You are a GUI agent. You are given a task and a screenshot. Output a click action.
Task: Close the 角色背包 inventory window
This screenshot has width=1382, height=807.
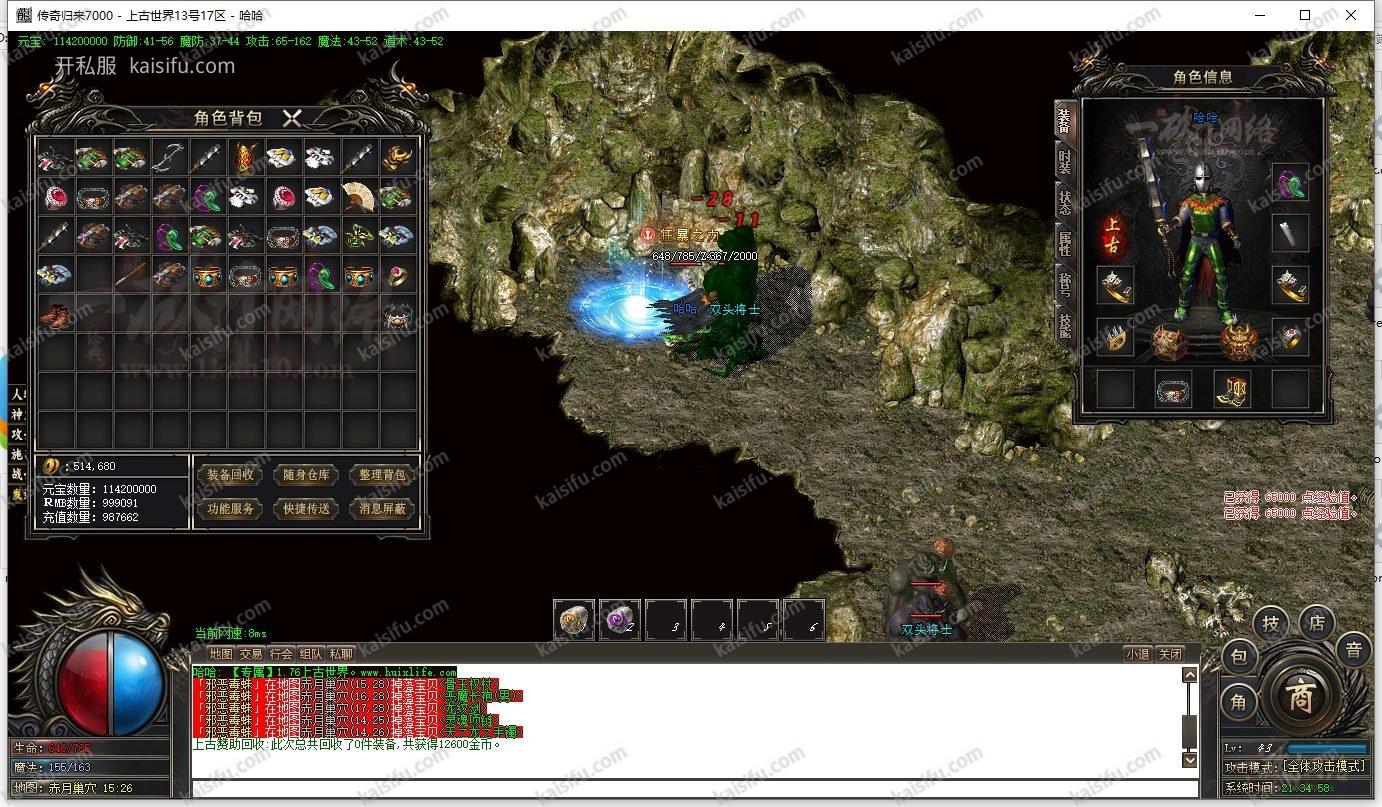click(x=292, y=118)
